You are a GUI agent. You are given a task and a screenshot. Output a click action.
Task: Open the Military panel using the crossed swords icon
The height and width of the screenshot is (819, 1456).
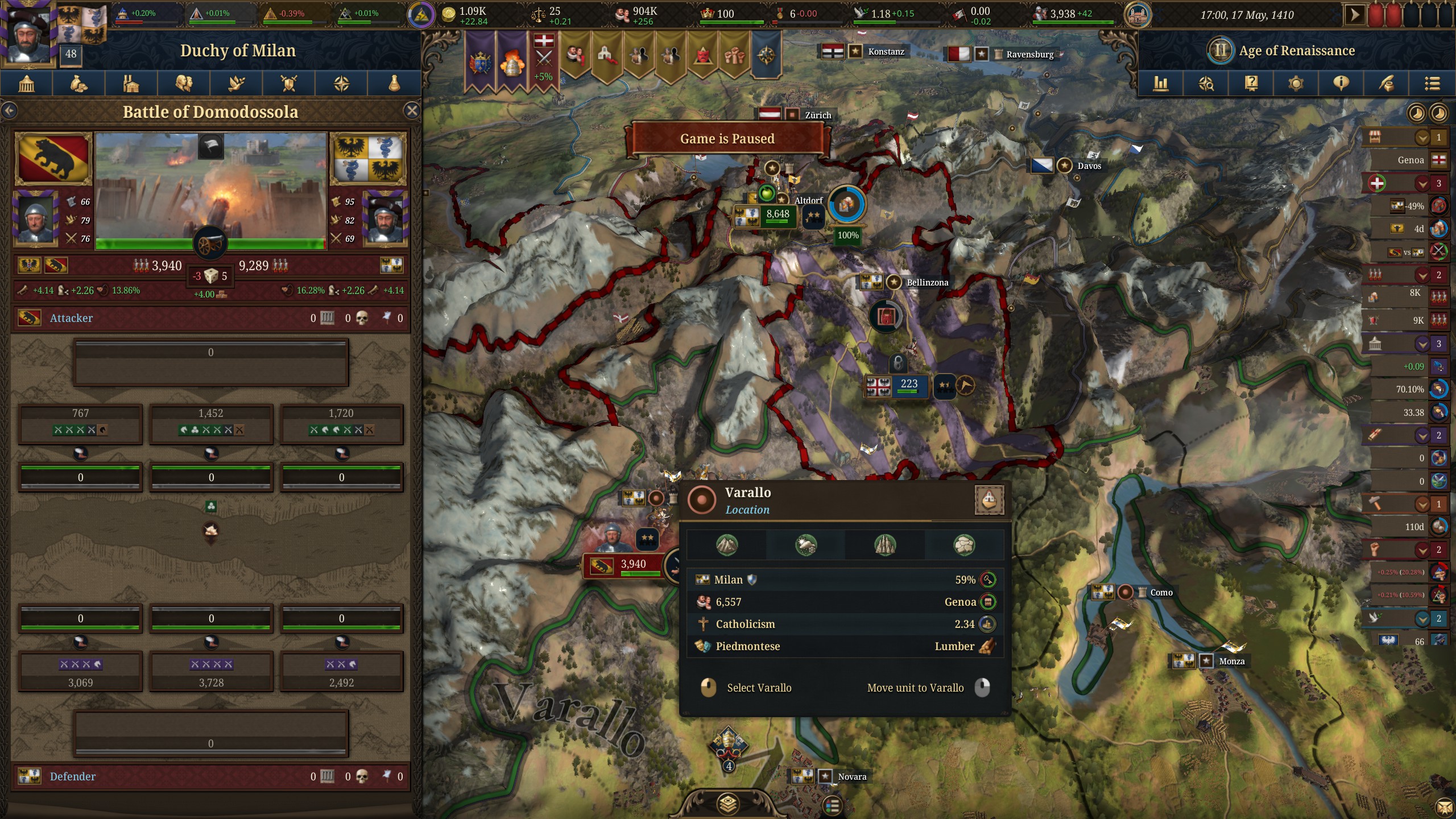pyautogui.click(x=289, y=84)
